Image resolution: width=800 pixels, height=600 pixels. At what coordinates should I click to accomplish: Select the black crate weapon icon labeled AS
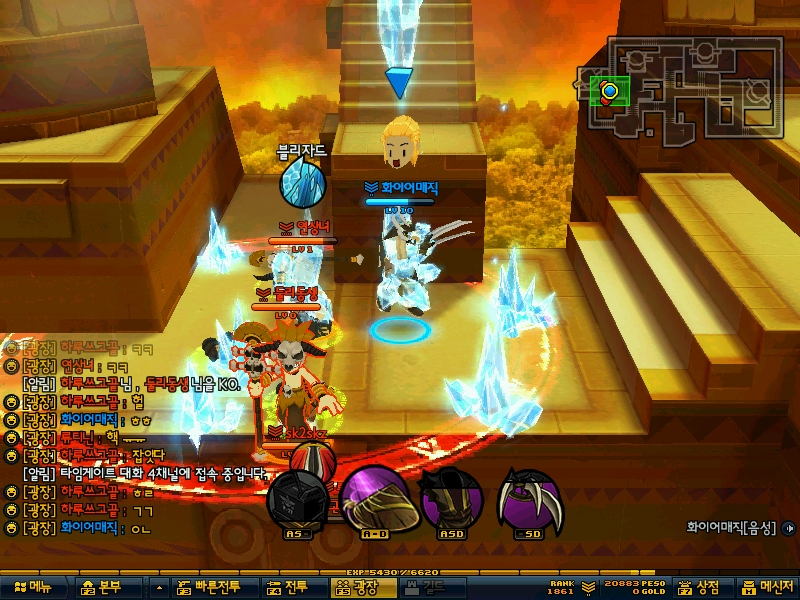(297, 500)
